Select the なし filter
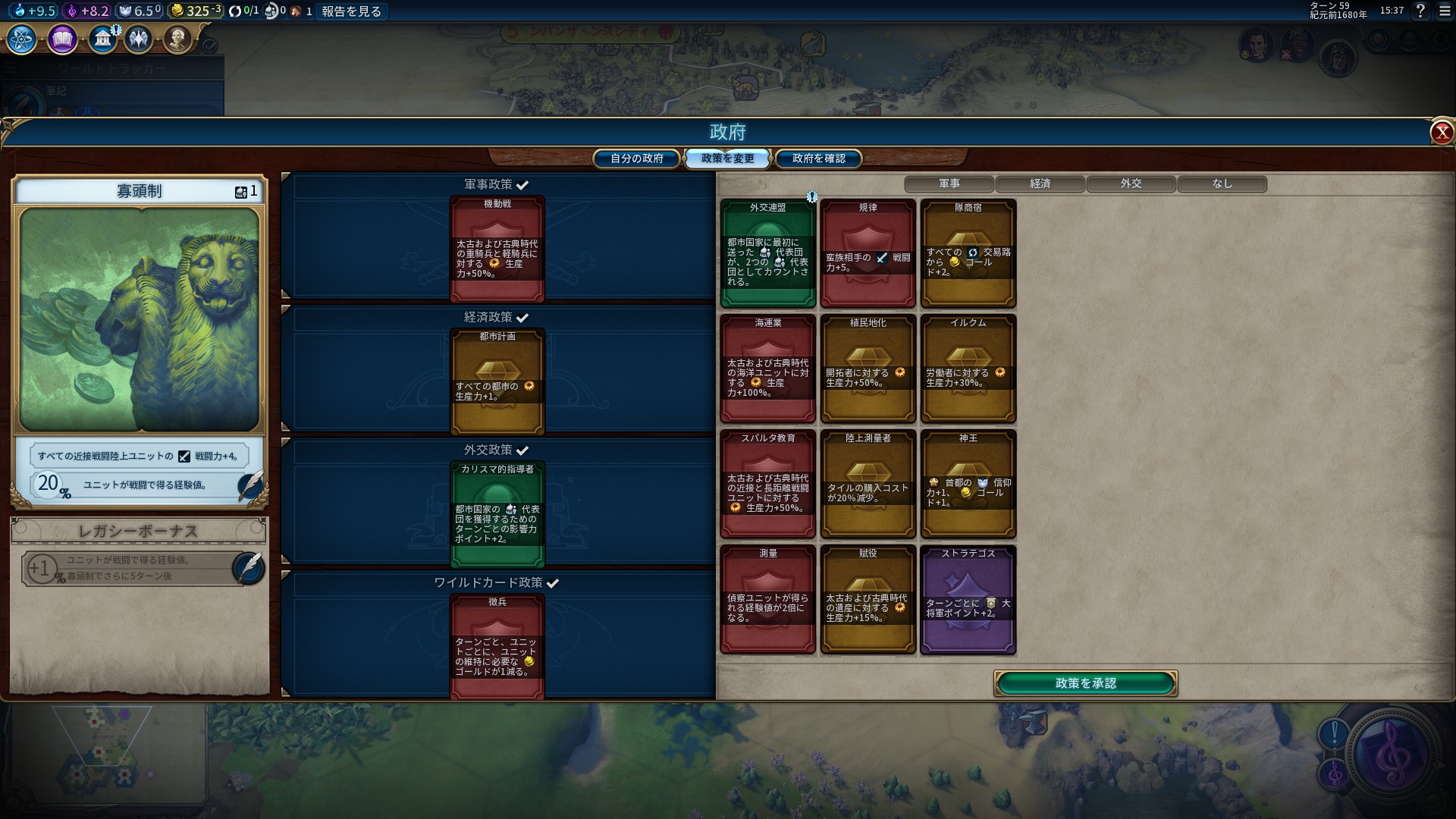This screenshot has width=1456, height=819. point(1222,184)
